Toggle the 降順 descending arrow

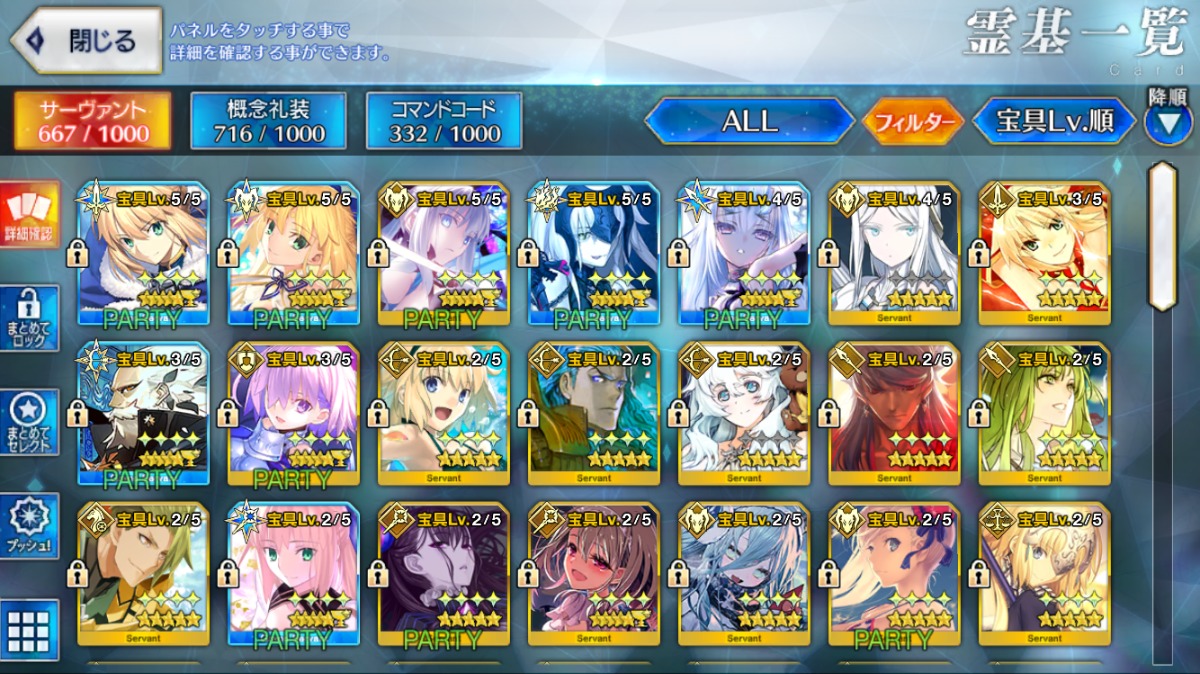tap(1167, 123)
